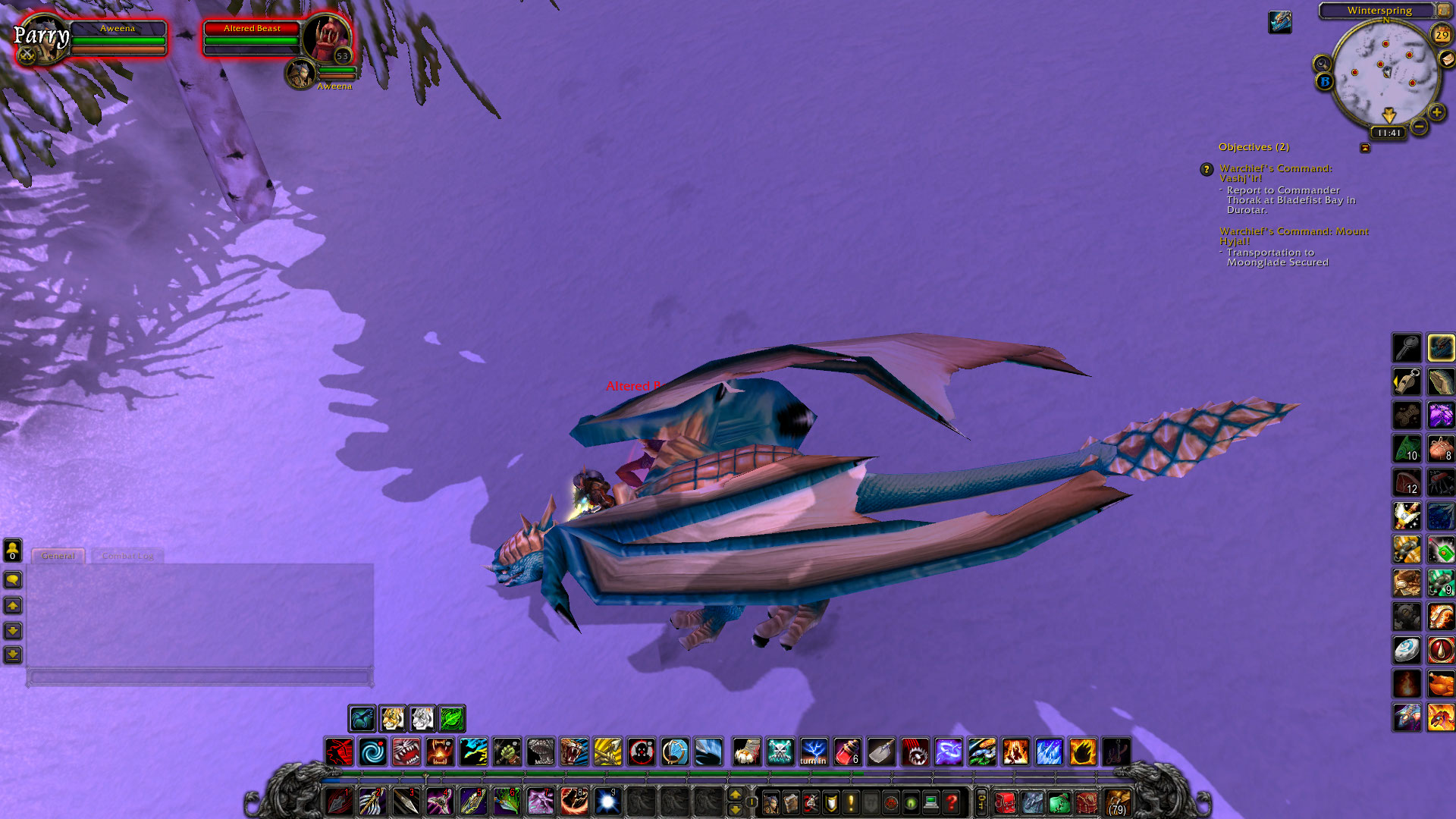Click the red question mark Help button

click(951, 804)
